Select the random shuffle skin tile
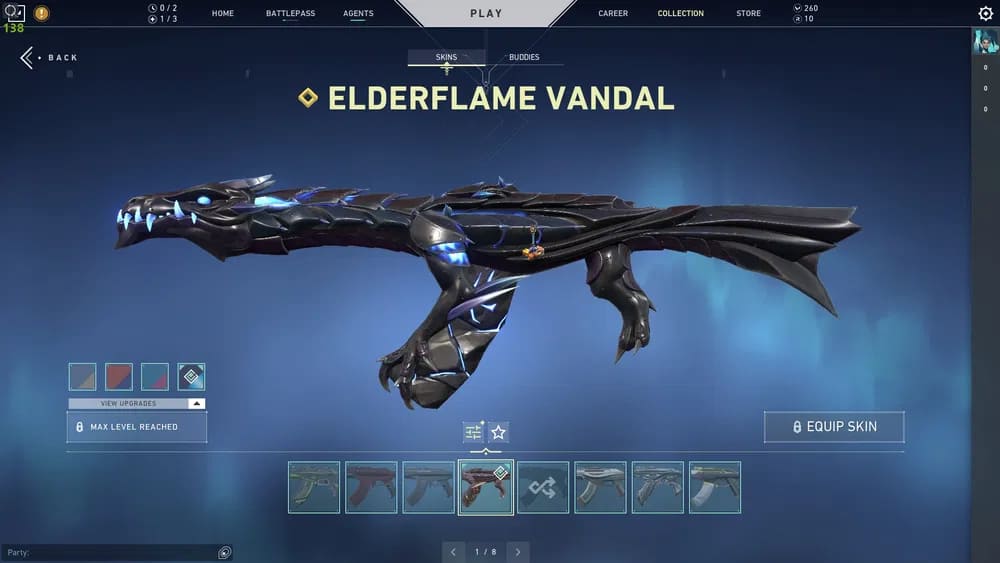The height and width of the screenshot is (563, 1000). point(543,487)
